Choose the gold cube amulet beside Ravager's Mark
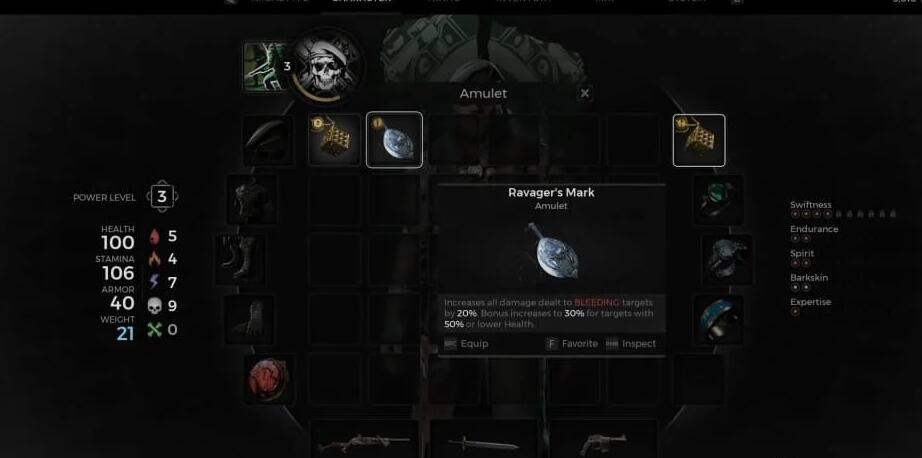Viewport: 922px width, 458px height. pyautogui.click(x=334, y=140)
